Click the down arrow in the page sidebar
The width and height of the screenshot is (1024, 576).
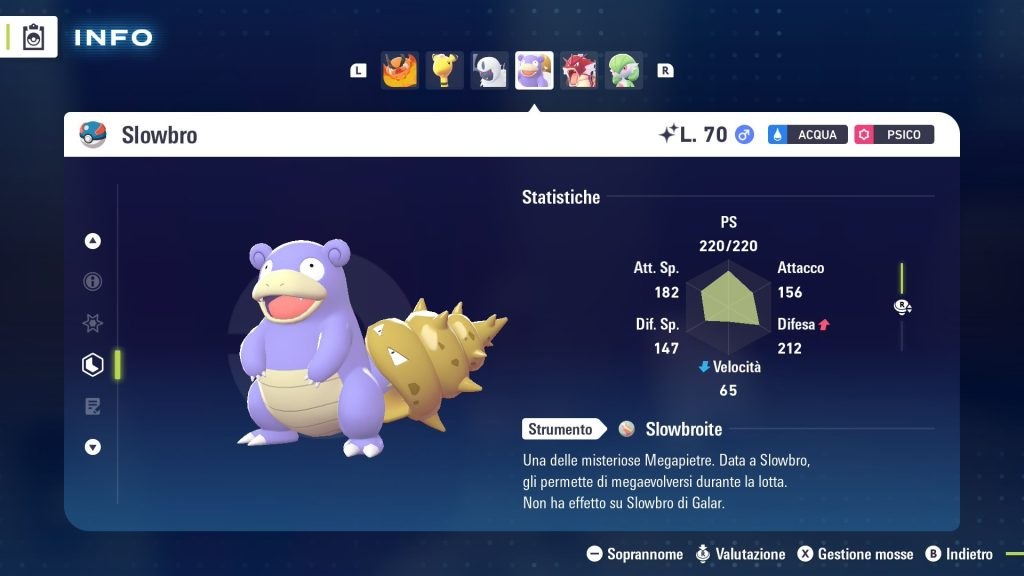tap(93, 447)
